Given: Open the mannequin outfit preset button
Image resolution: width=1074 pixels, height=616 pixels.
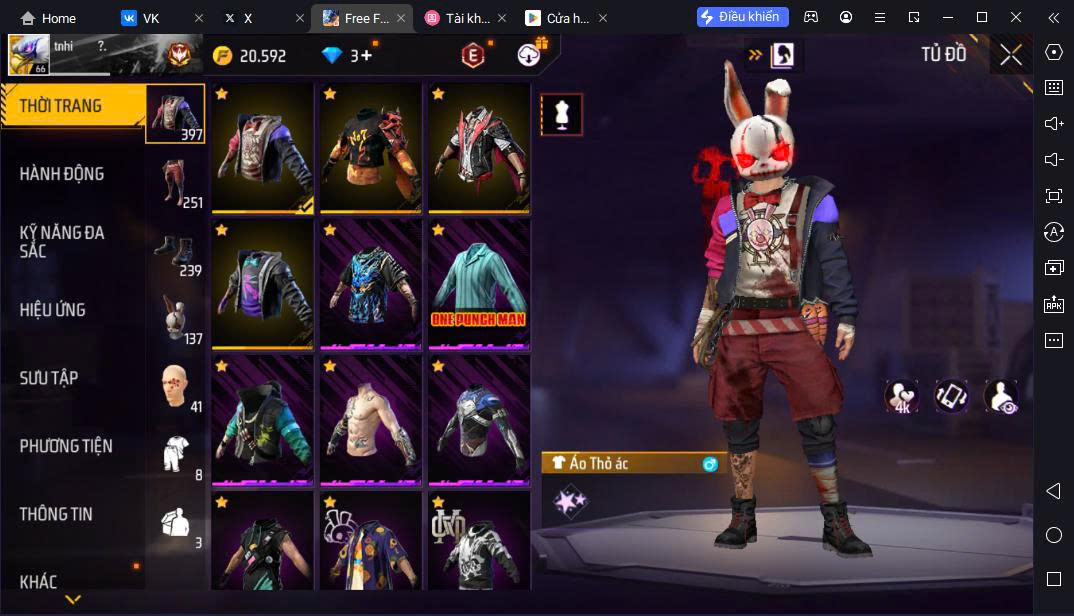Looking at the screenshot, I should click(x=561, y=115).
